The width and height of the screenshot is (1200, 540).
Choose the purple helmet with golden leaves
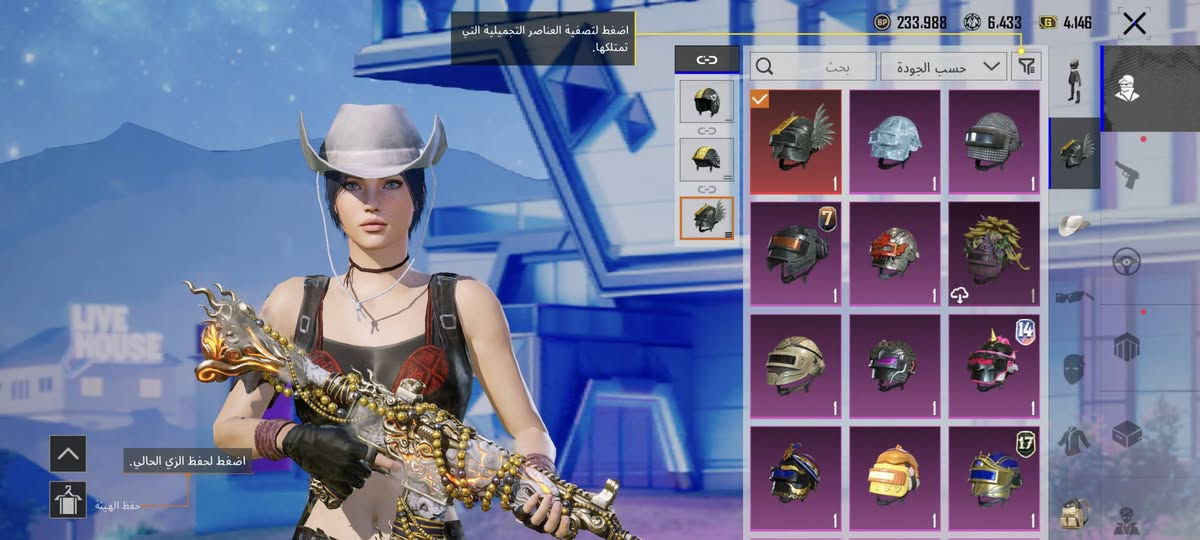pos(994,253)
